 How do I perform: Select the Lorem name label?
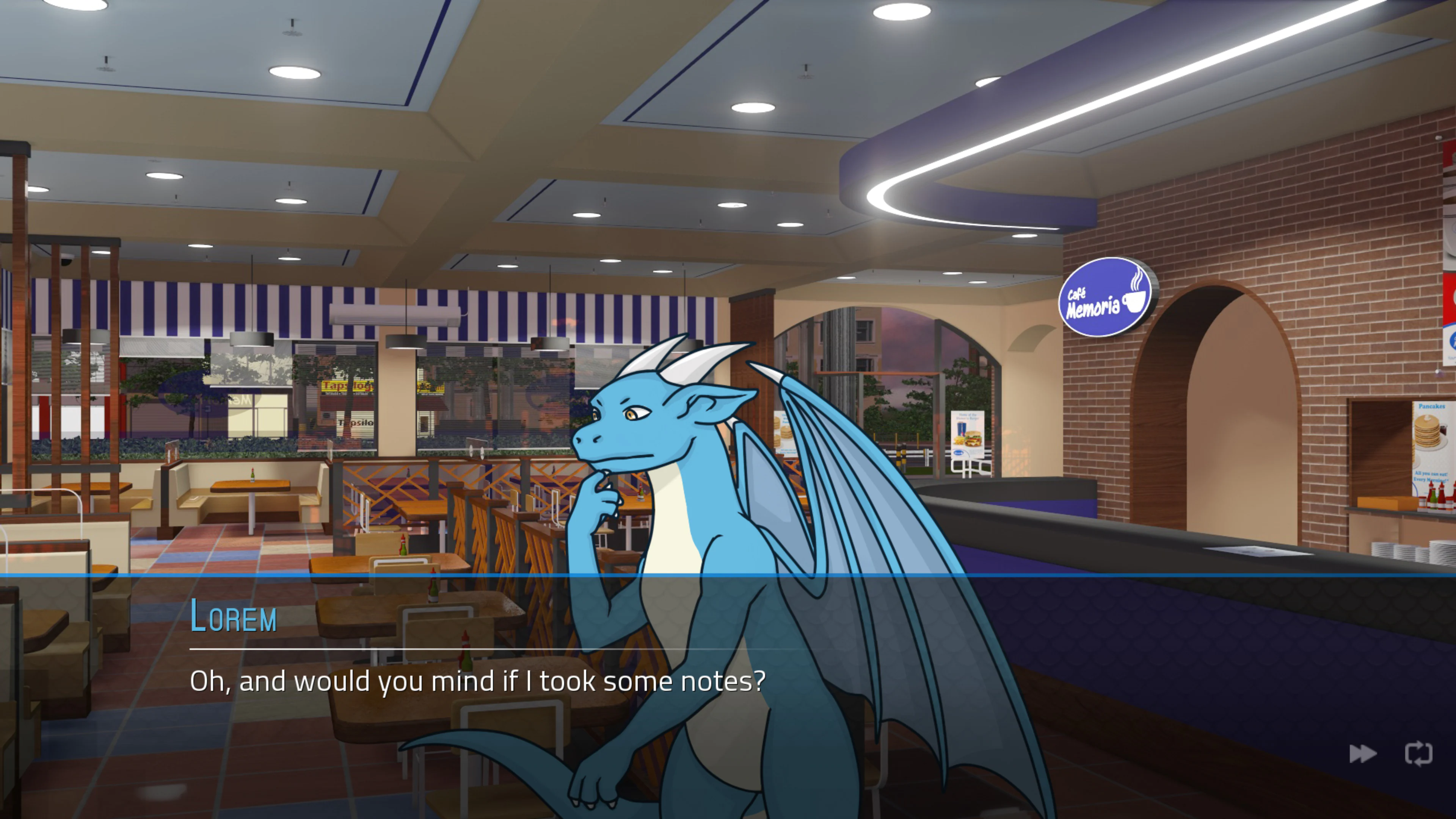pos(233,617)
